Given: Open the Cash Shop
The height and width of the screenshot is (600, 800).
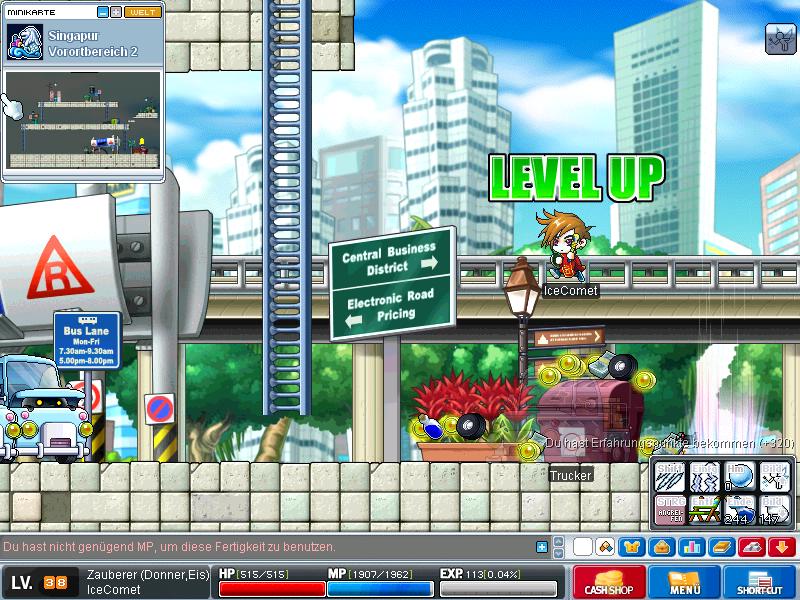Looking at the screenshot, I should pos(608,582).
